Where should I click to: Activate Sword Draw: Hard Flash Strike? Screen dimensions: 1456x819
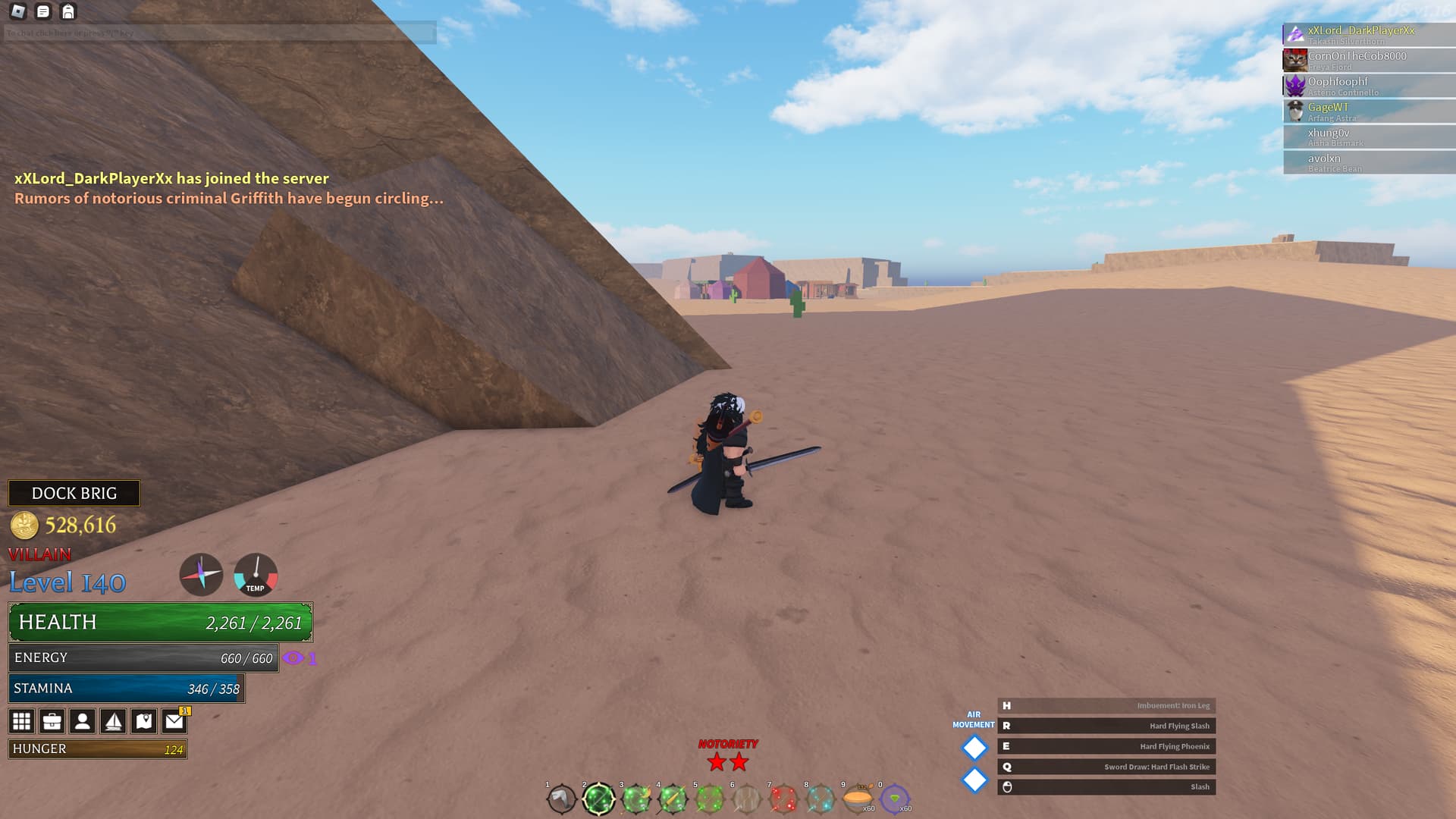1106,767
